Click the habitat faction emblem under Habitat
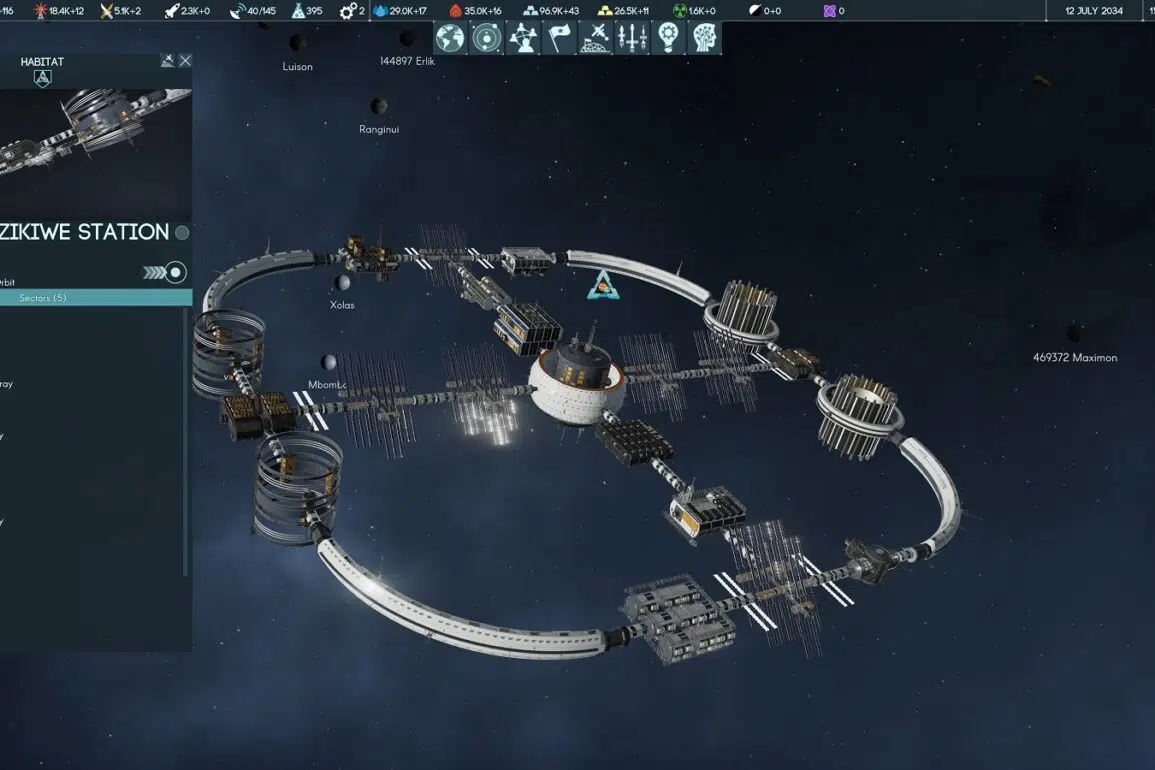1155x770 pixels. pos(42,78)
